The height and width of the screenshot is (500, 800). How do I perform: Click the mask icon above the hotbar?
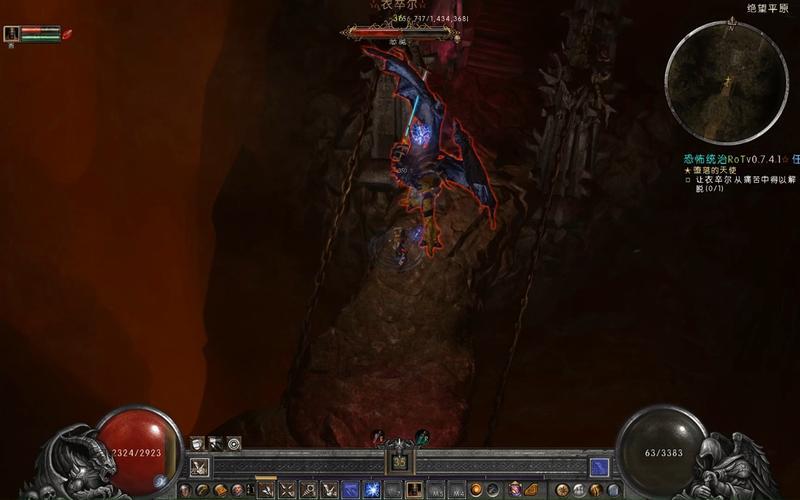(198, 443)
